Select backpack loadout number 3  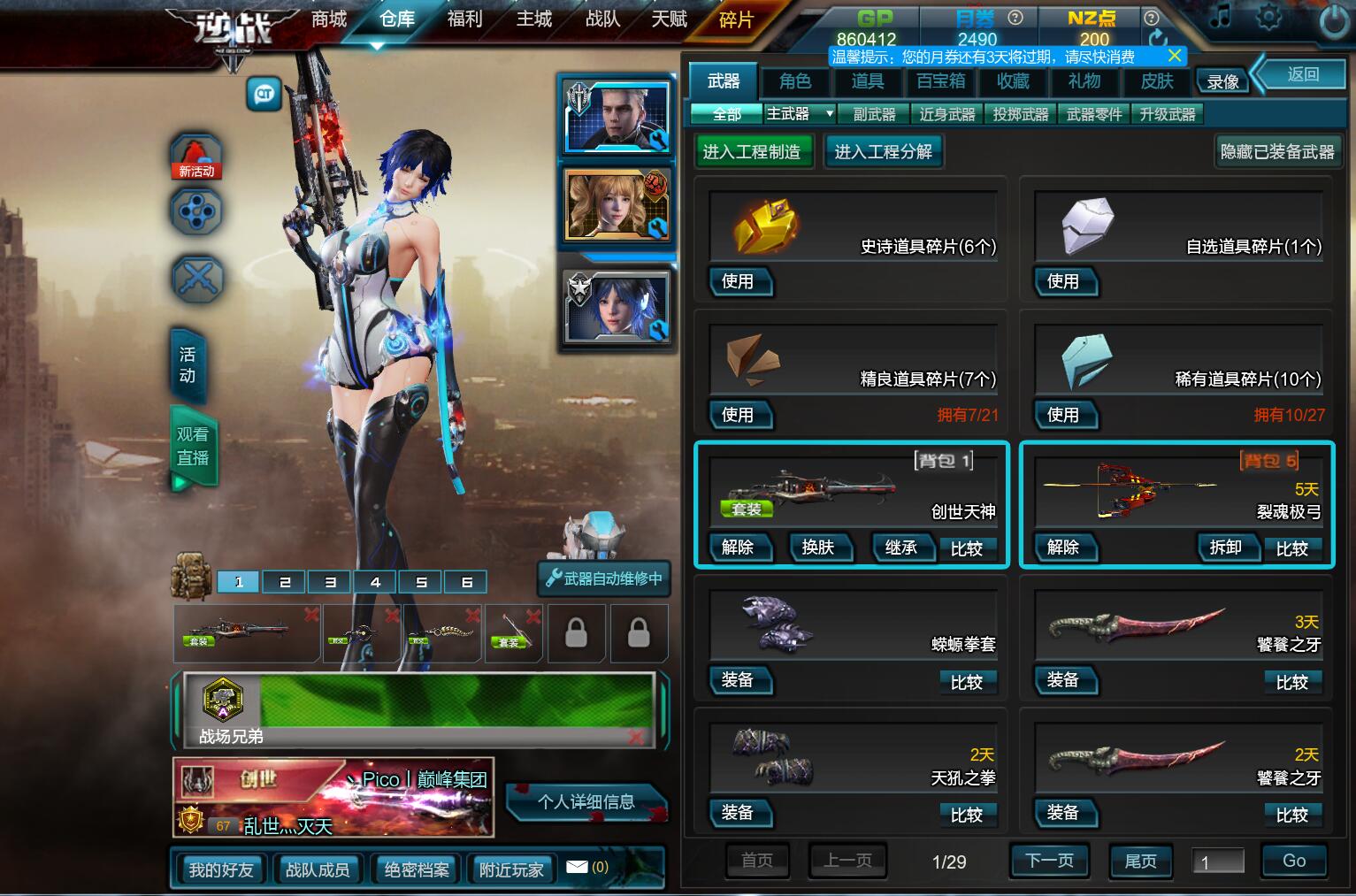tap(330, 582)
